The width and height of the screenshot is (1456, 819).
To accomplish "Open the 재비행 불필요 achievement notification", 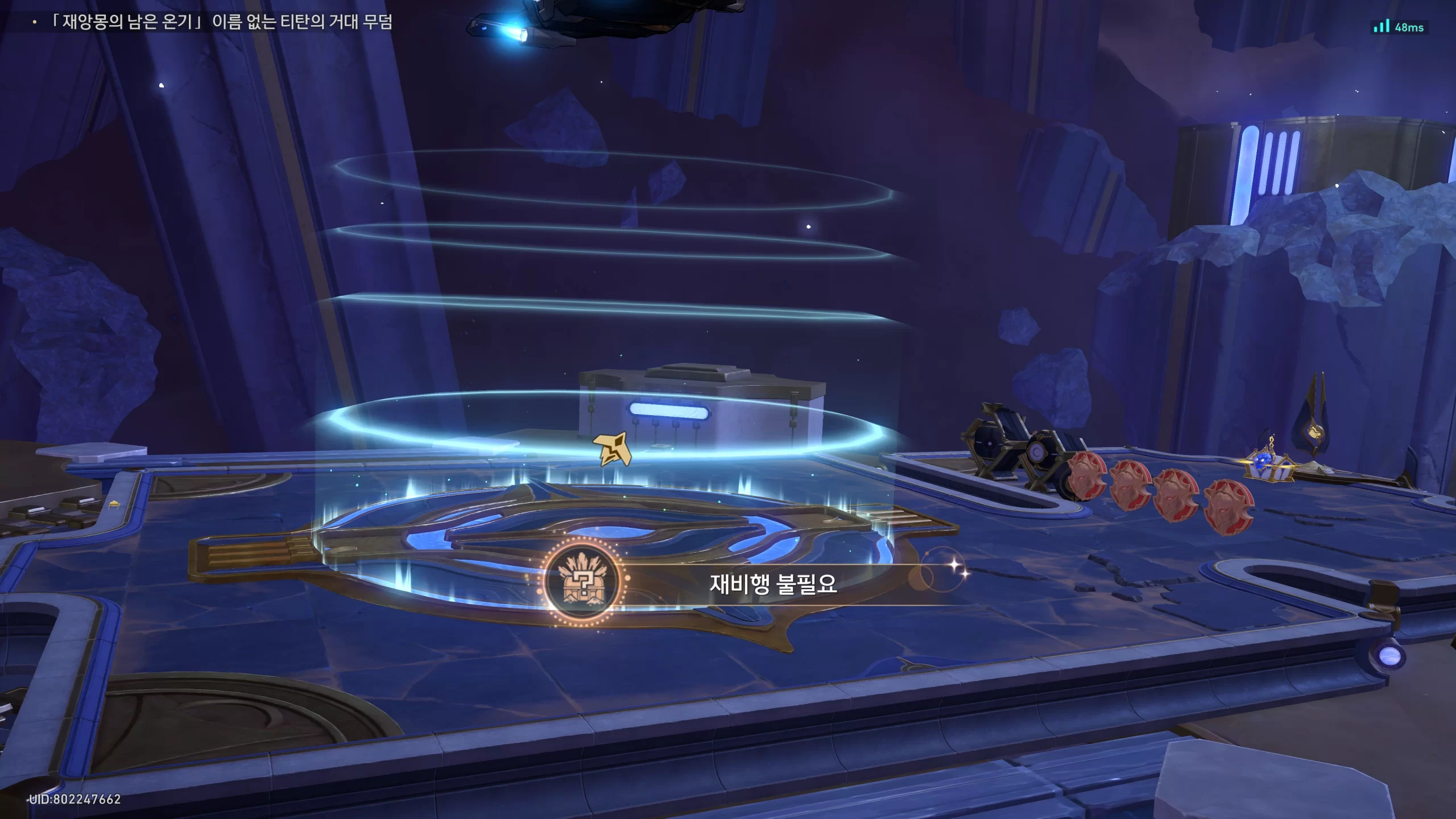I will click(x=772, y=584).
